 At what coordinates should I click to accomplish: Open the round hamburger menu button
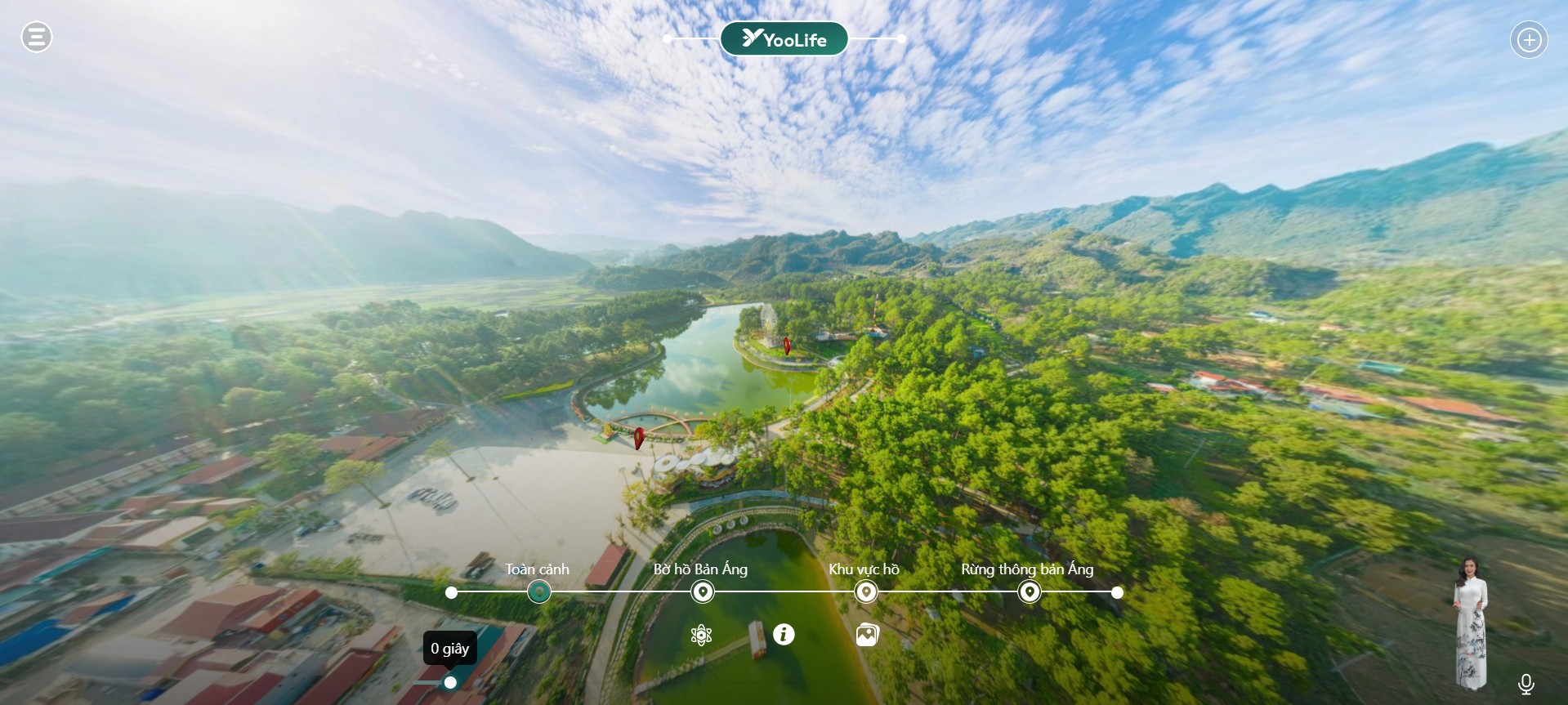point(37,37)
